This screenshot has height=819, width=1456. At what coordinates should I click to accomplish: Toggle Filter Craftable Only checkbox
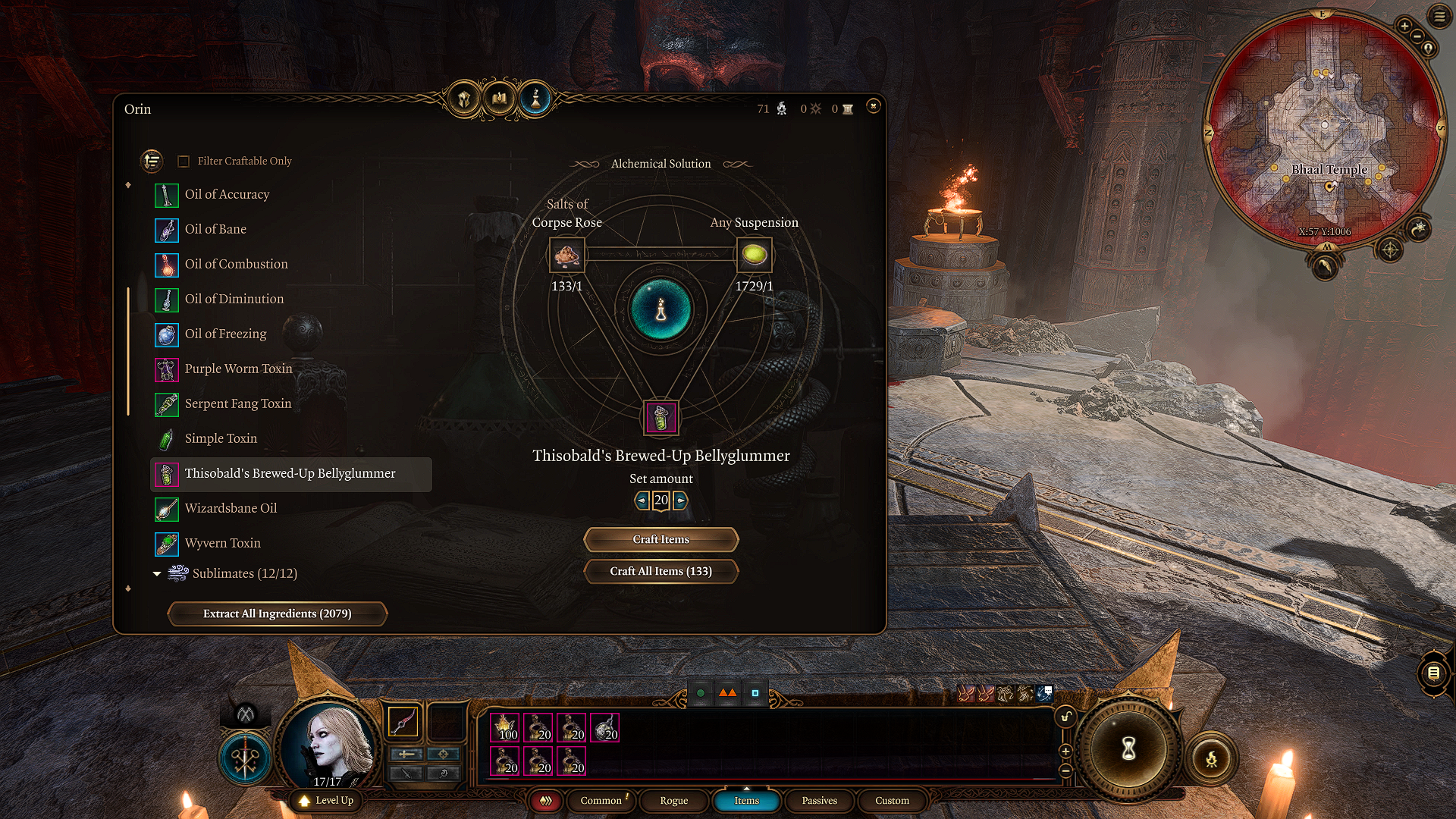184,162
